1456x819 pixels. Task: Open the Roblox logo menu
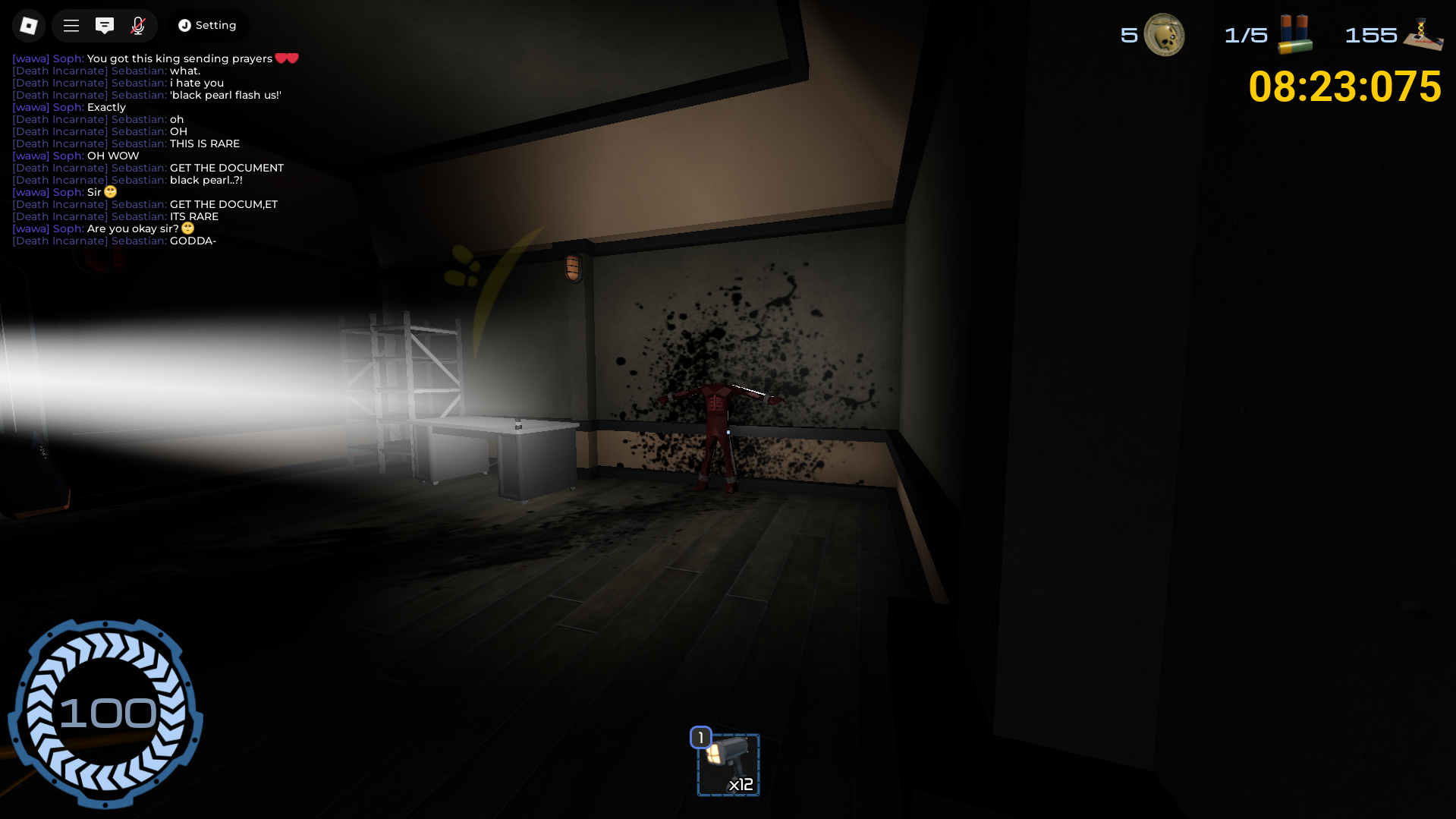[x=28, y=26]
